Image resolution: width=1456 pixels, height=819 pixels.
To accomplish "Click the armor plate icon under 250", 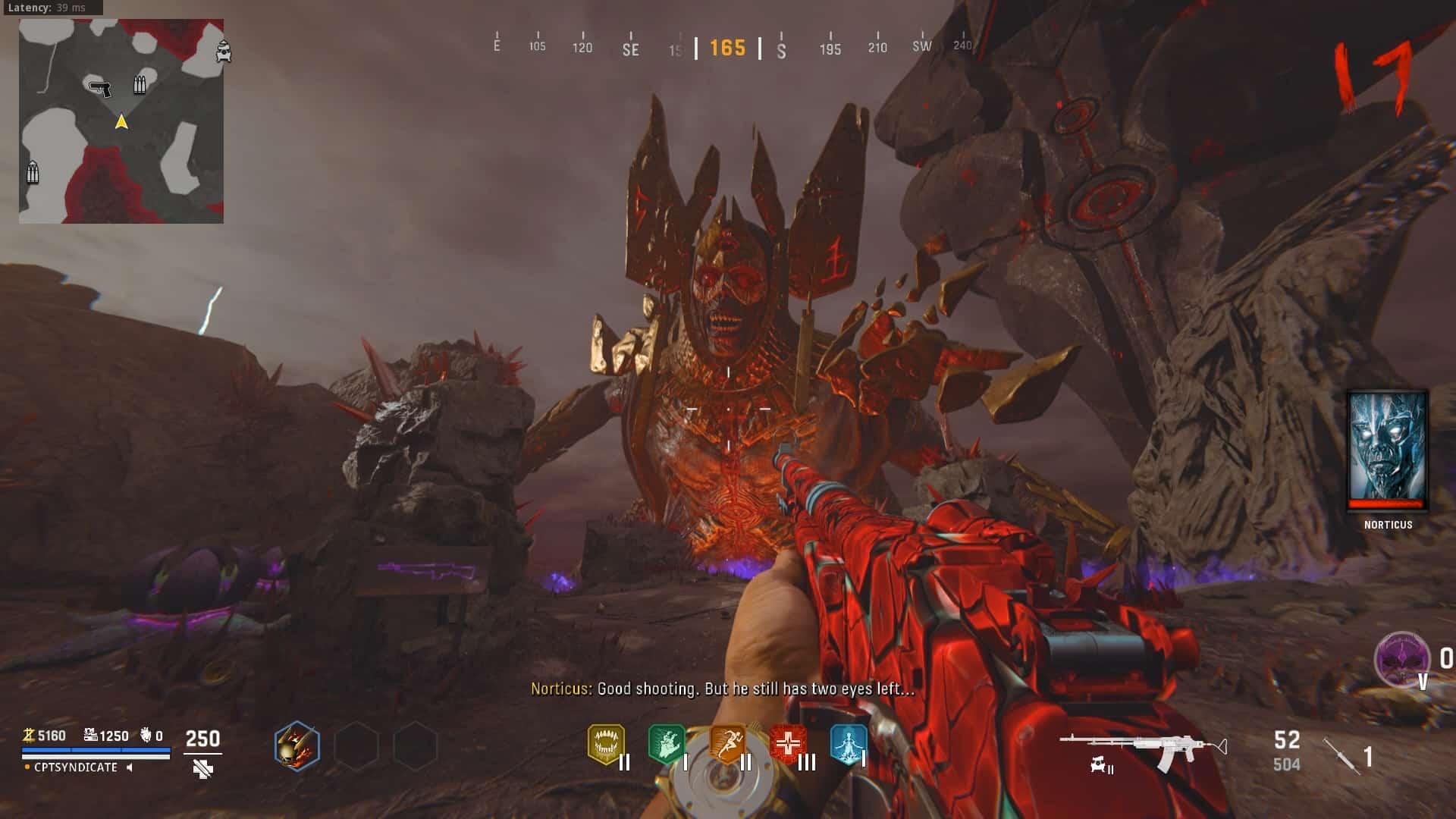I will [x=202, y=770].
